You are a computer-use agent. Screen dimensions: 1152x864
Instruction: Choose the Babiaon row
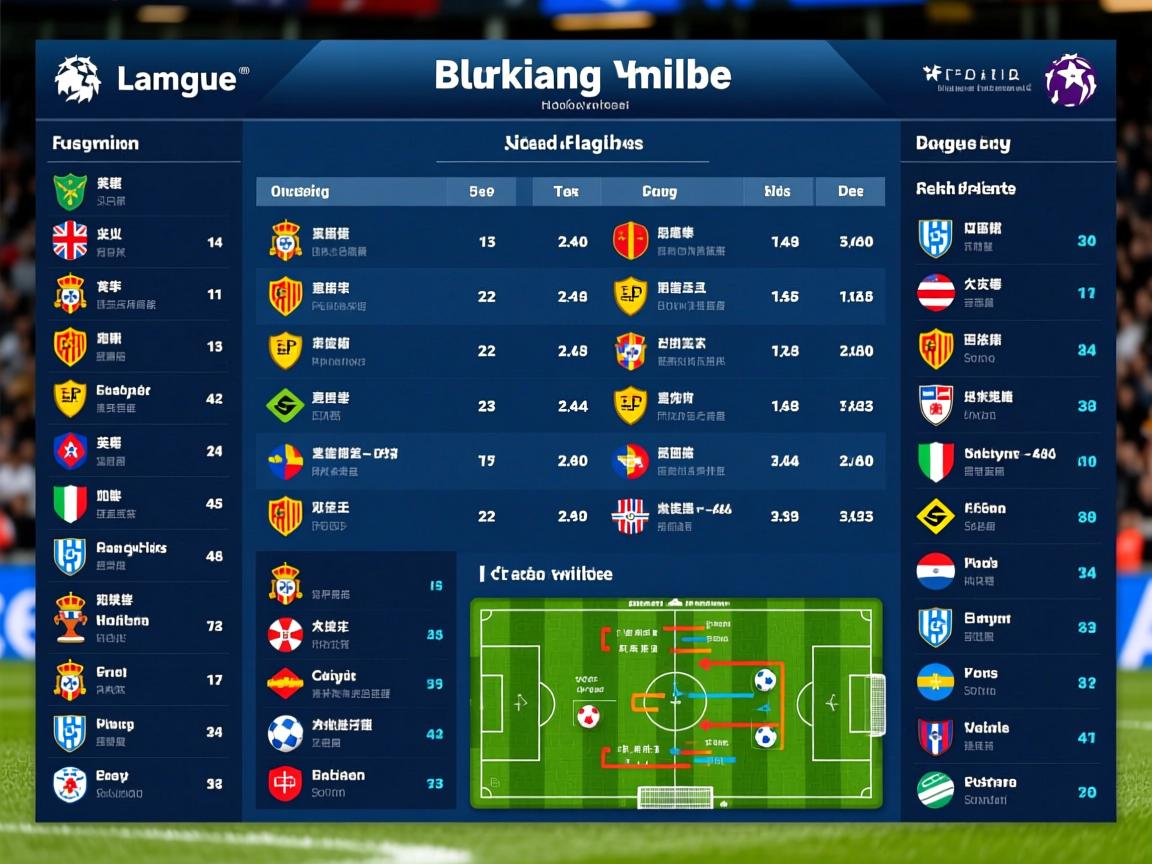click(x=355, y=783)
